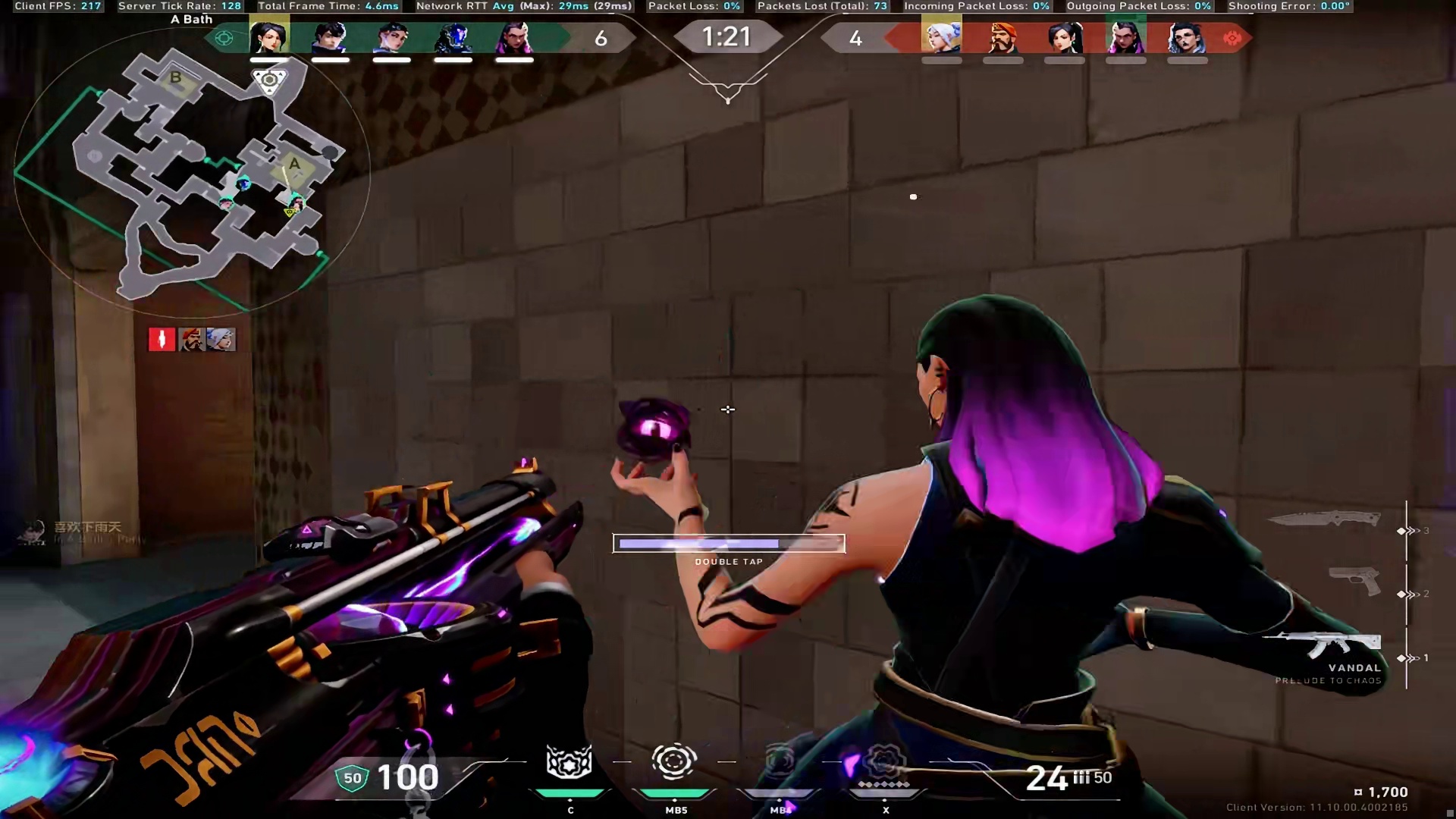Select the B site marker on minimap
1456x819 pixels.
point(175,77)
